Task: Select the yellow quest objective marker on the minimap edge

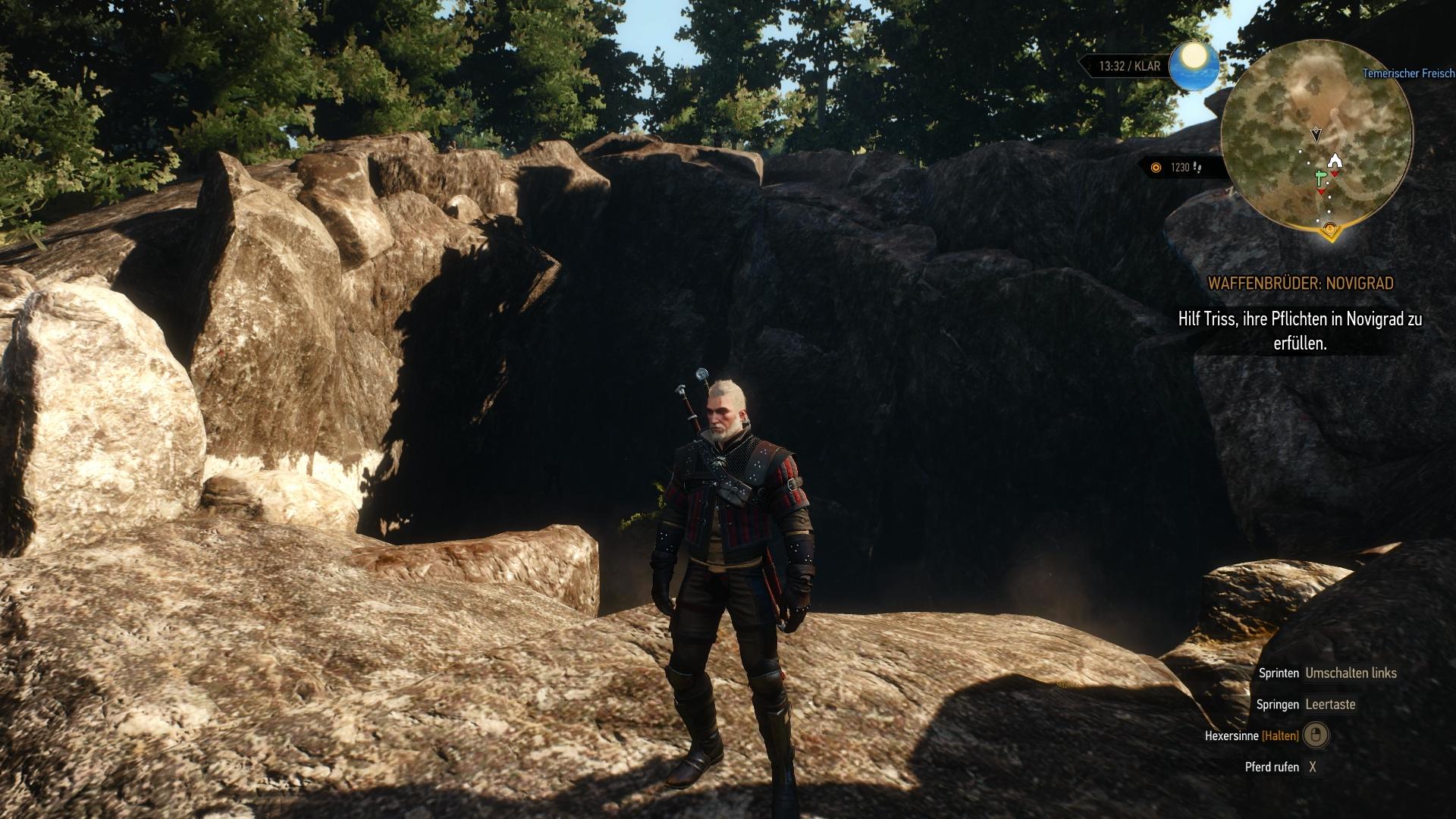Action: [1329, 228]
